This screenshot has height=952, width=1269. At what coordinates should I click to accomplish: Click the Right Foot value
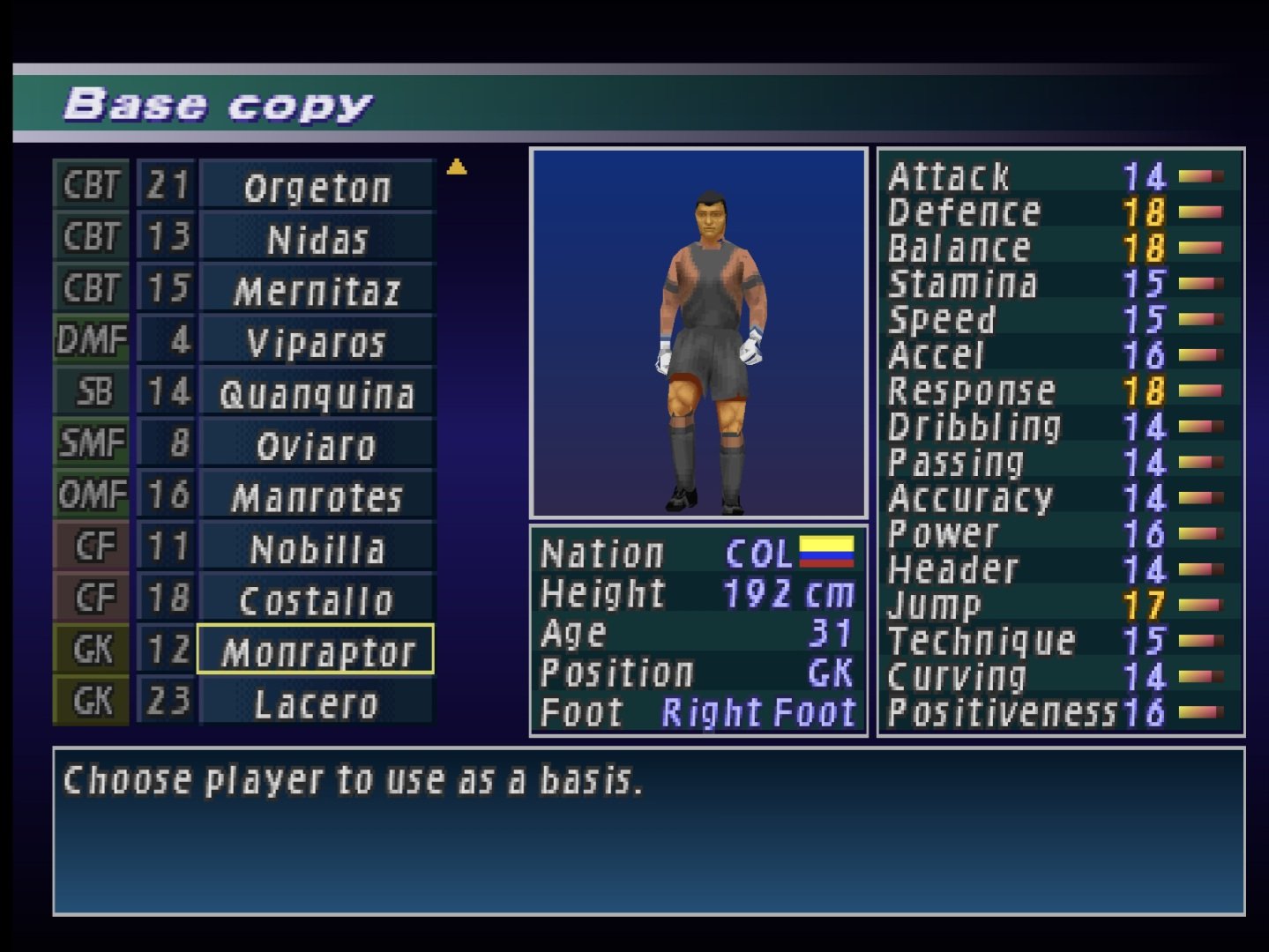[758, 710]
